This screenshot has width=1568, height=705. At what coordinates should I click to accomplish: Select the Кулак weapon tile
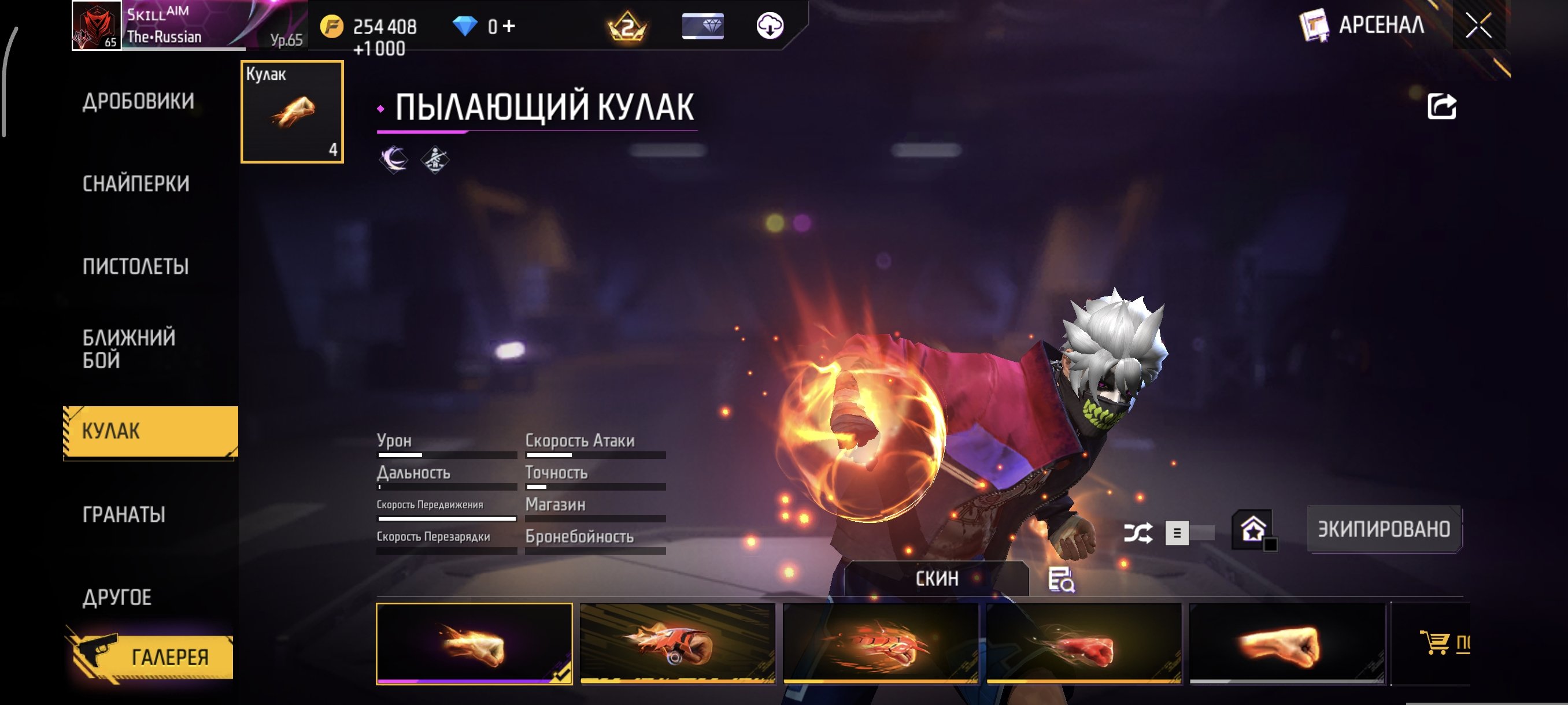point(292,112)
